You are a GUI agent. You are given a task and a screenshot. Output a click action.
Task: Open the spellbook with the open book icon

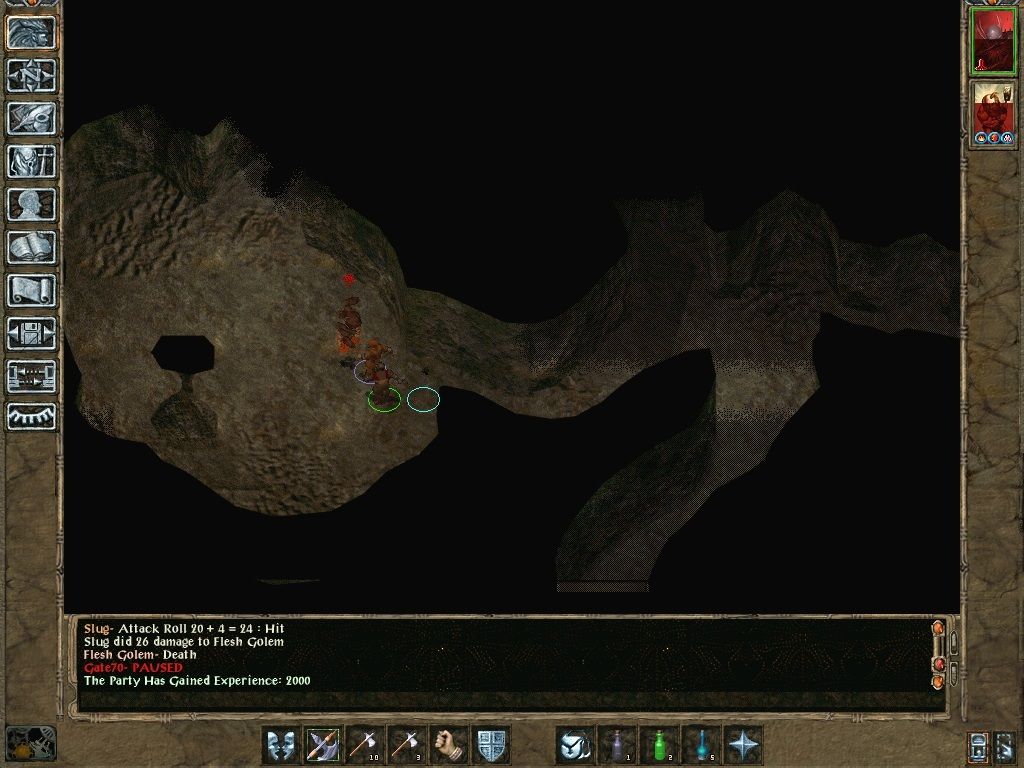[32, 247]
